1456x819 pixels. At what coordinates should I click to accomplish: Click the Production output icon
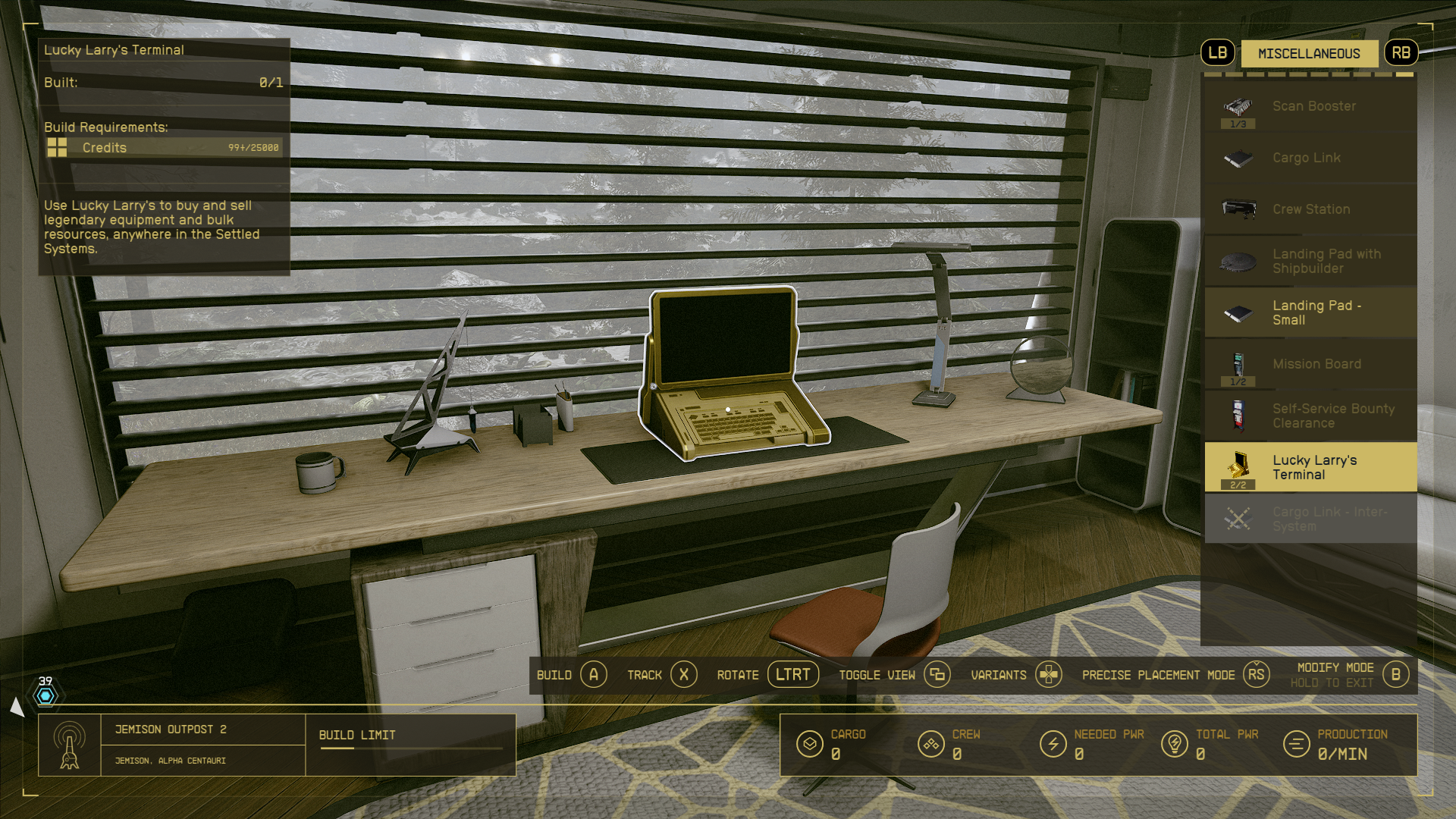tap(1294, 744)
